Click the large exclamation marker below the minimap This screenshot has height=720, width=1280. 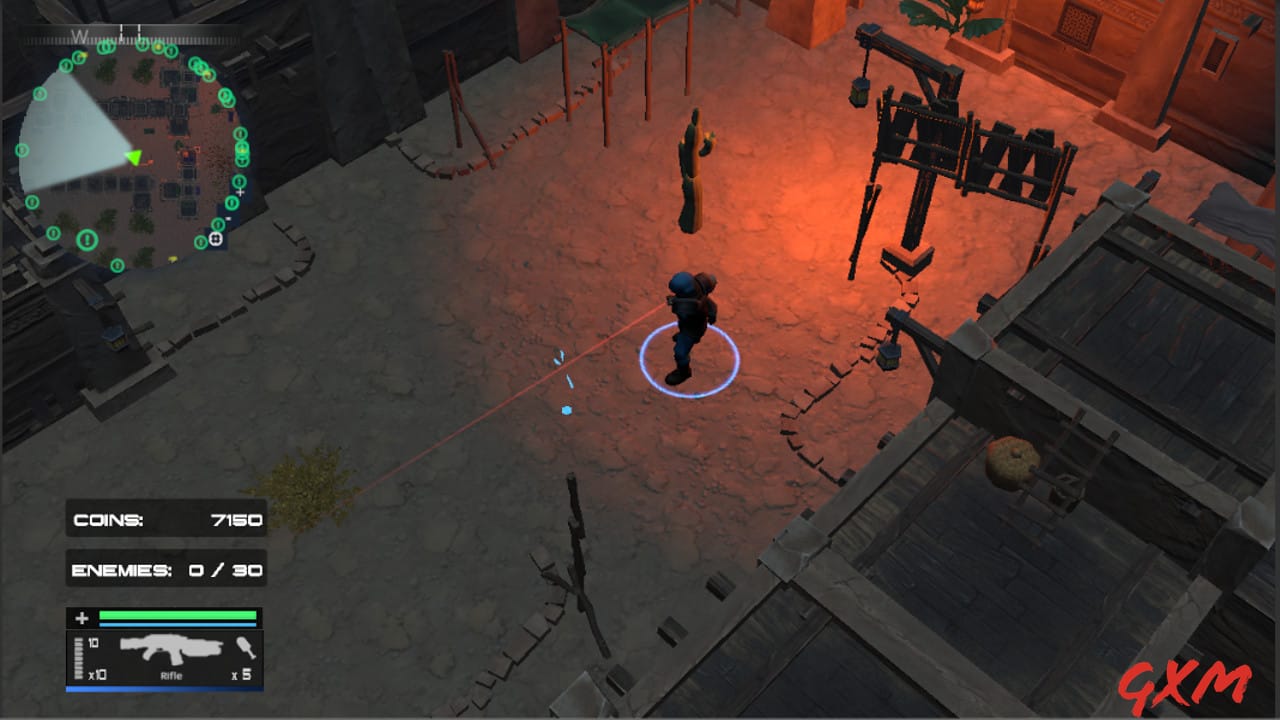(86, 239)
